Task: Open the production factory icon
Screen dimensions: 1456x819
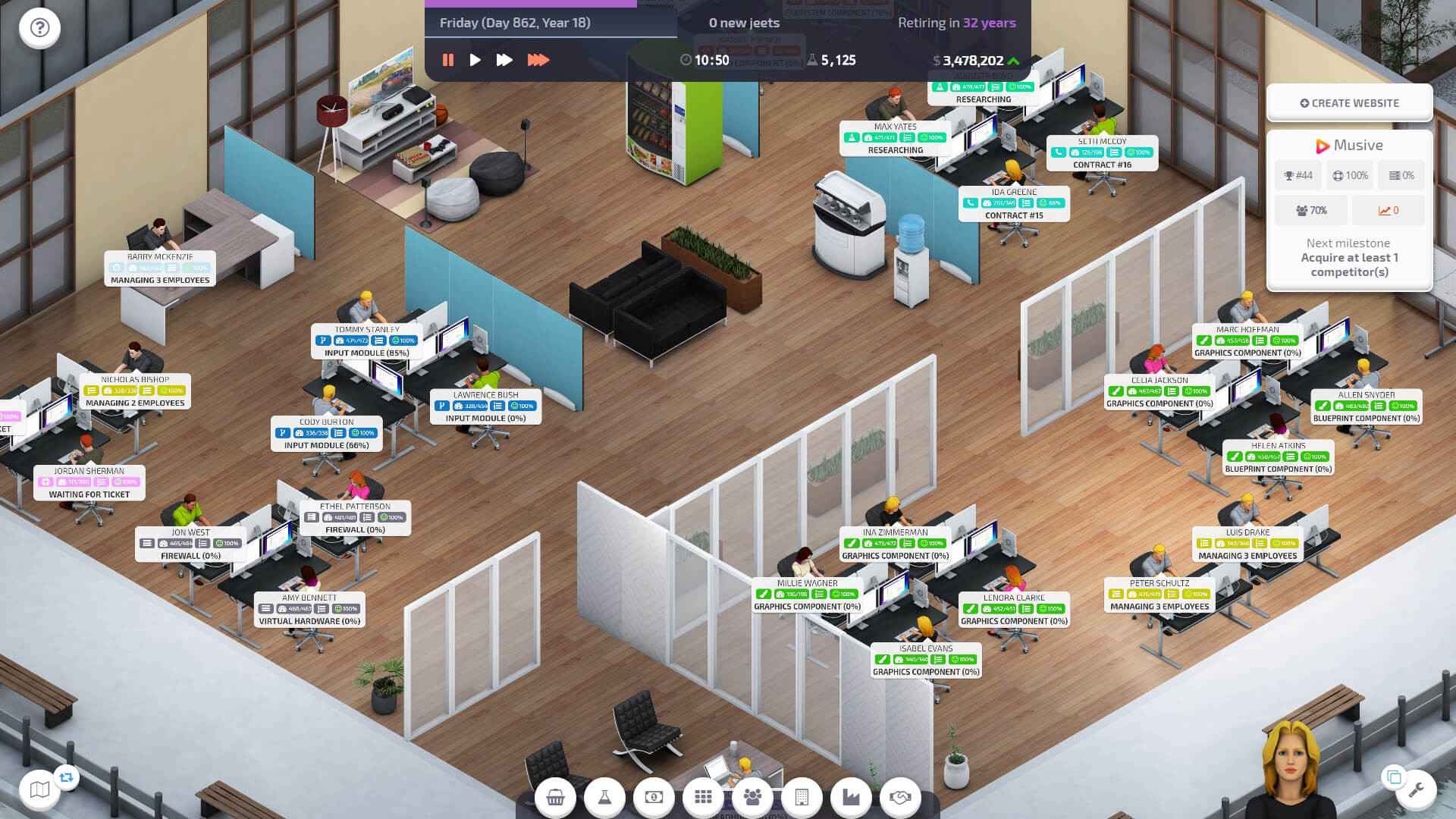Action: [851, 797]
